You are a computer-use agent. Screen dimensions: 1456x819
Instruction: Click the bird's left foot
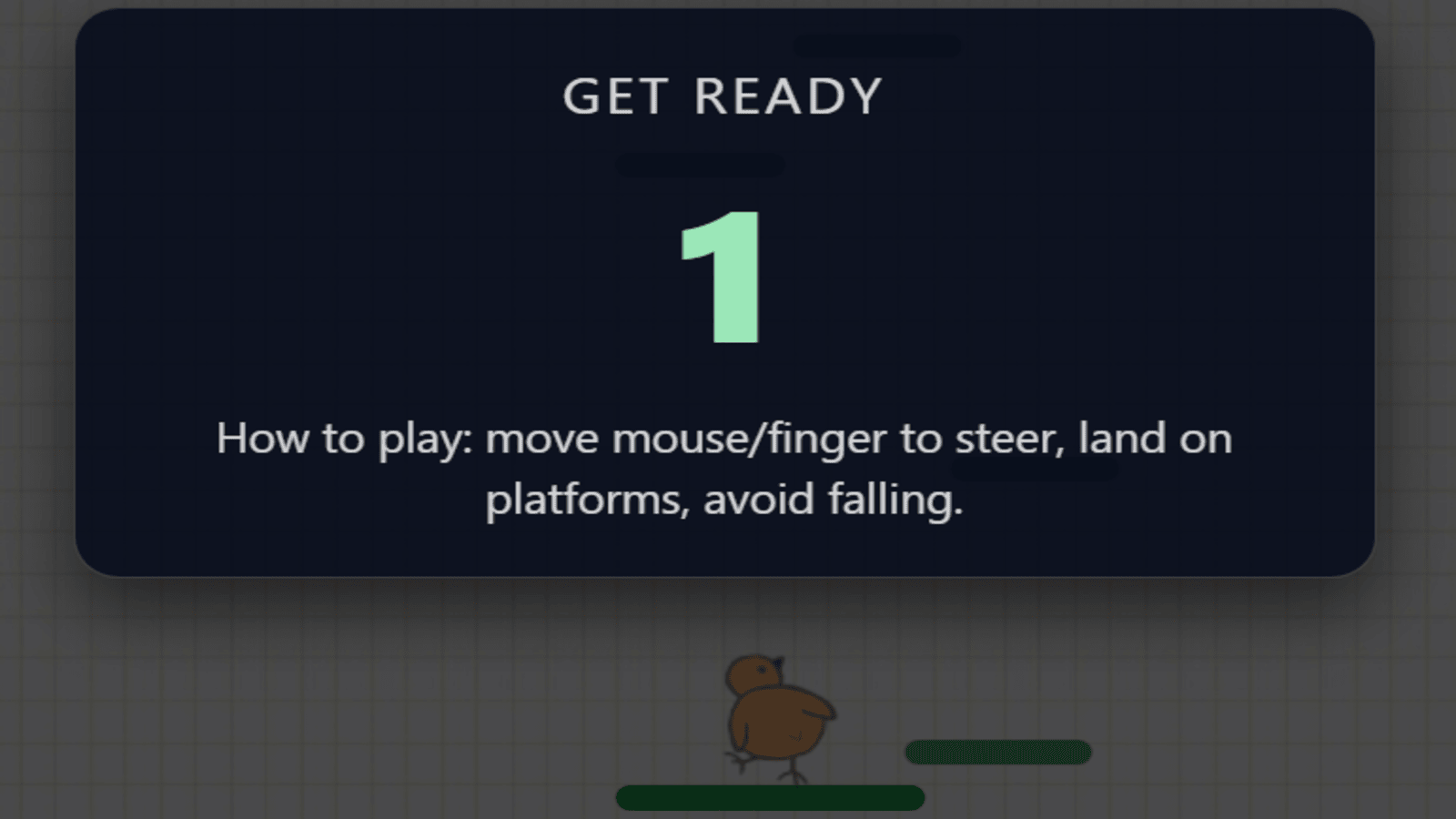(x=739, y=763)
